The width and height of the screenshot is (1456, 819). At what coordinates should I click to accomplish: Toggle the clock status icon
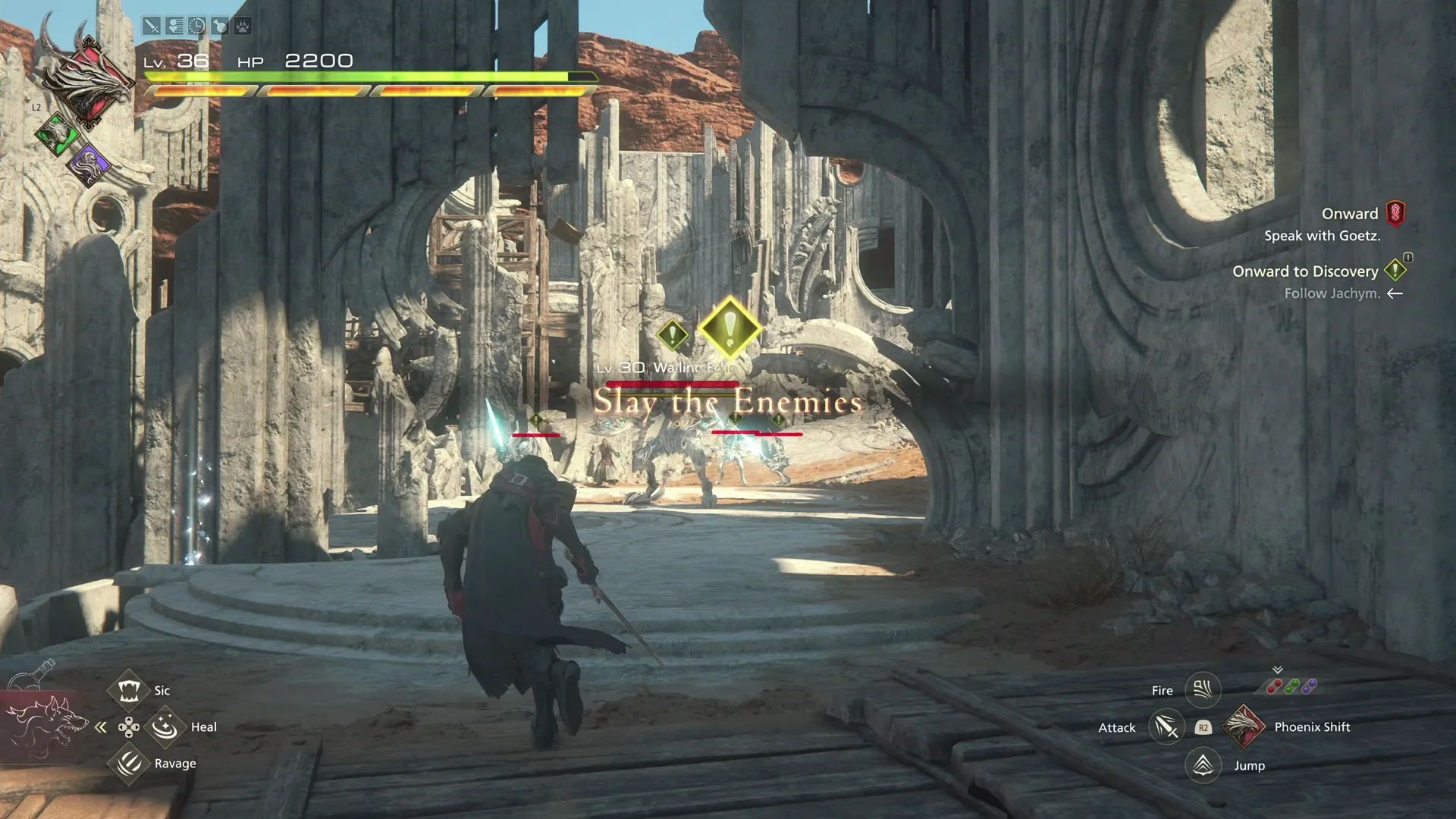(x=197, y=27)
